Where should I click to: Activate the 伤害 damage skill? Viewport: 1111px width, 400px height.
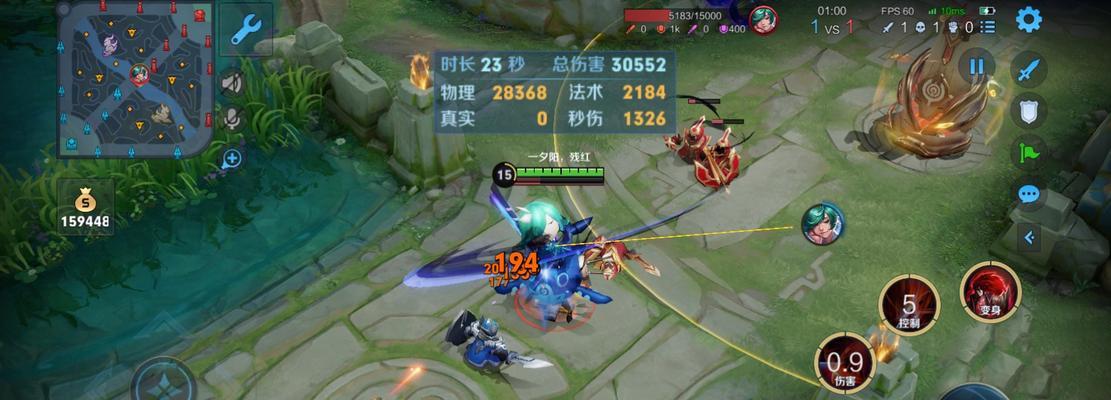(x=845, y=362)
